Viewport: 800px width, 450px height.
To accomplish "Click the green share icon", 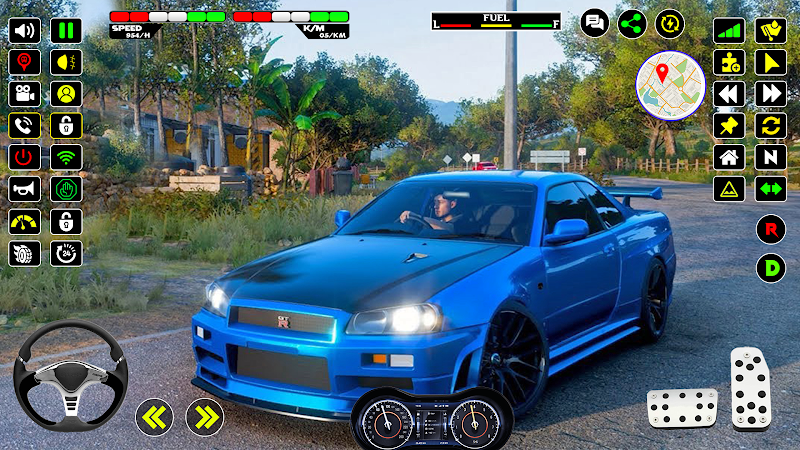I will click(x=632, y=23).
